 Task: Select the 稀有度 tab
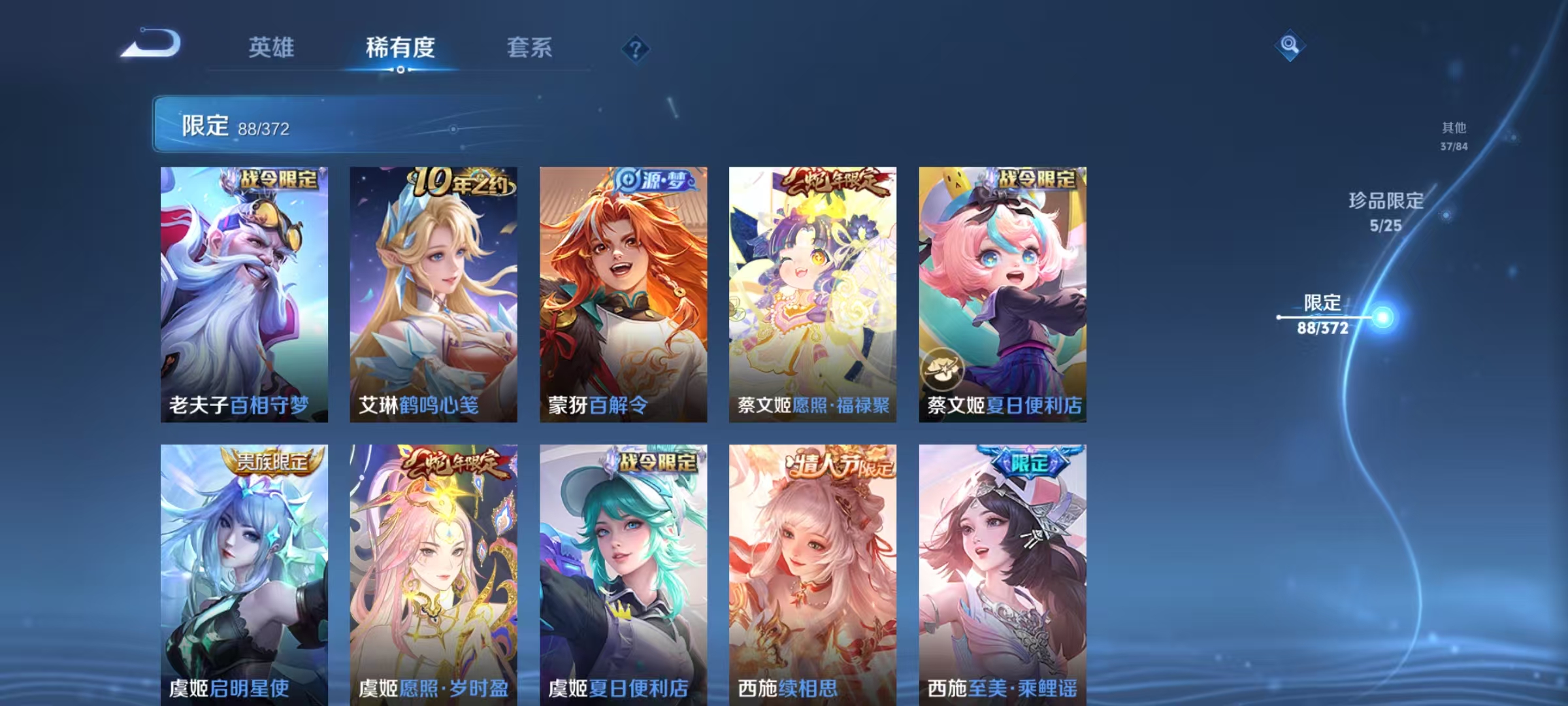click(x=400, y=47)
